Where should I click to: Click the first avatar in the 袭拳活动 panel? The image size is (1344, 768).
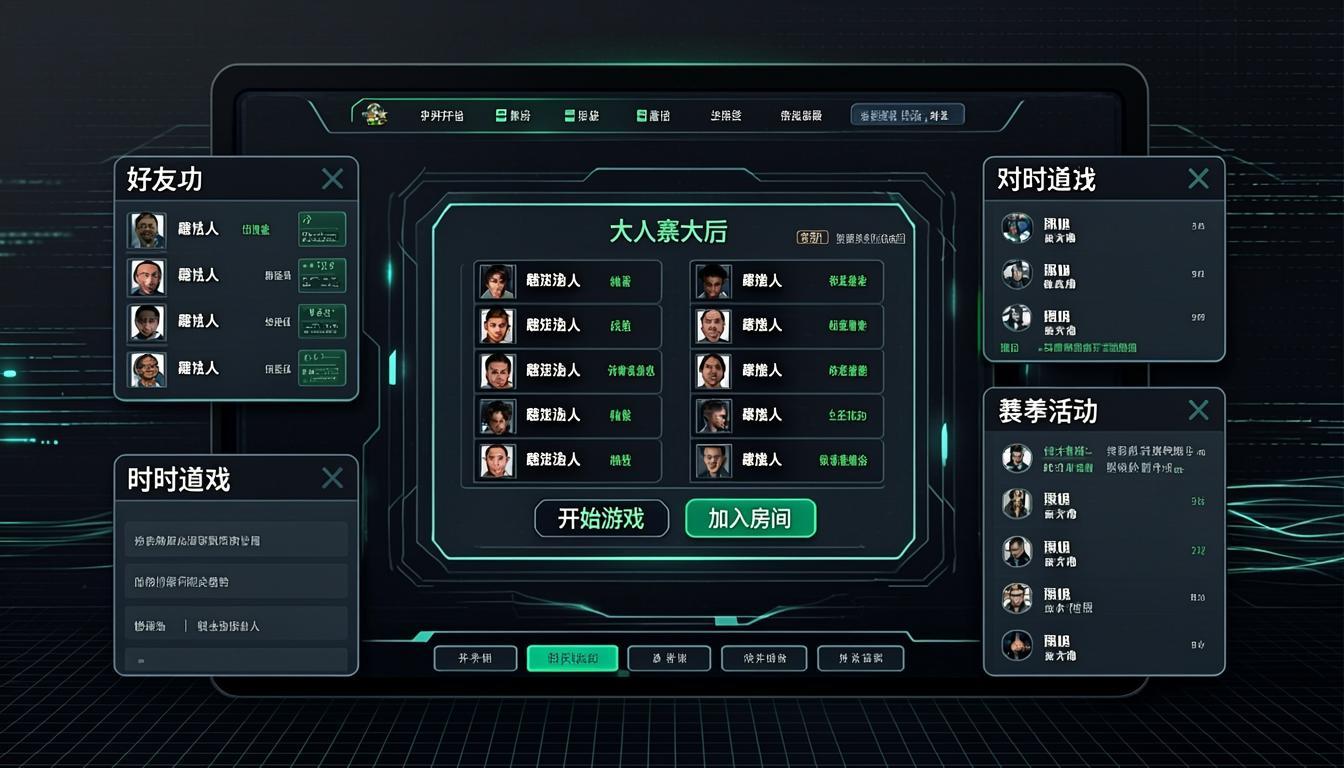[x=1017, y=457]
